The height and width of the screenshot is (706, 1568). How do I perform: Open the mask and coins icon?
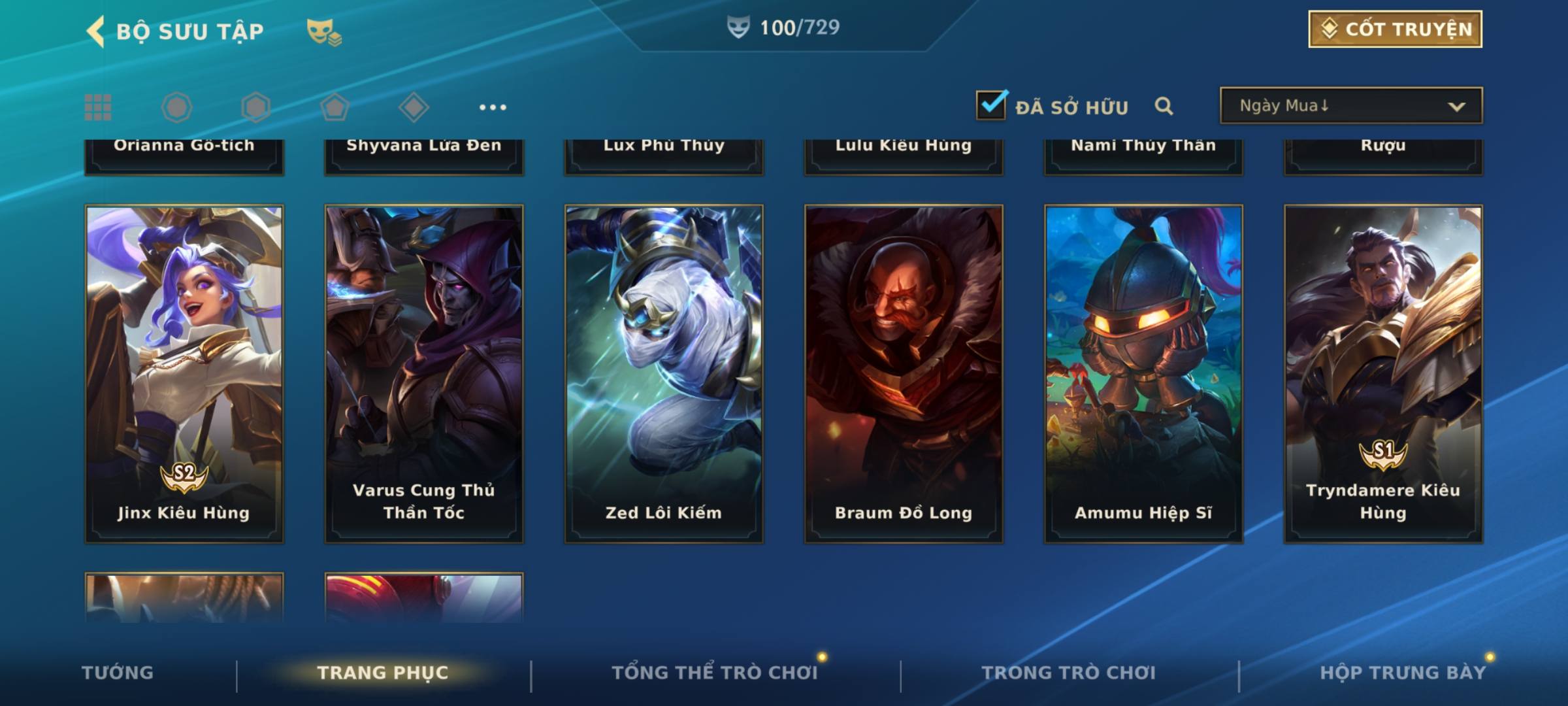(x=323, y=31)
